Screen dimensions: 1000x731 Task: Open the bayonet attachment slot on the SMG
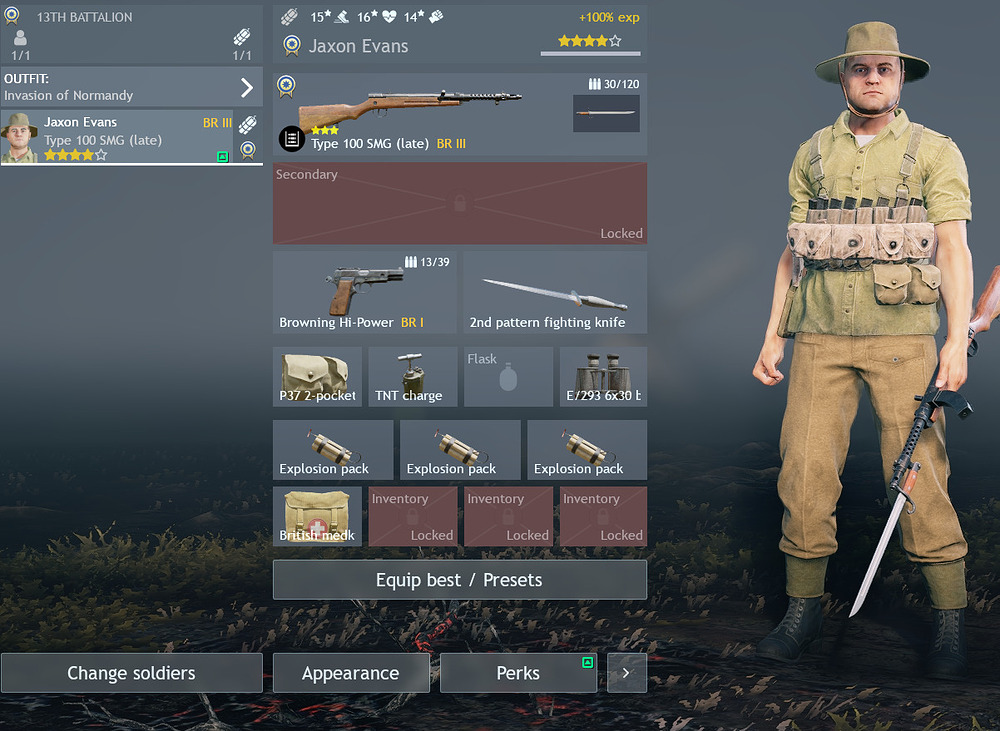[606, 113]
